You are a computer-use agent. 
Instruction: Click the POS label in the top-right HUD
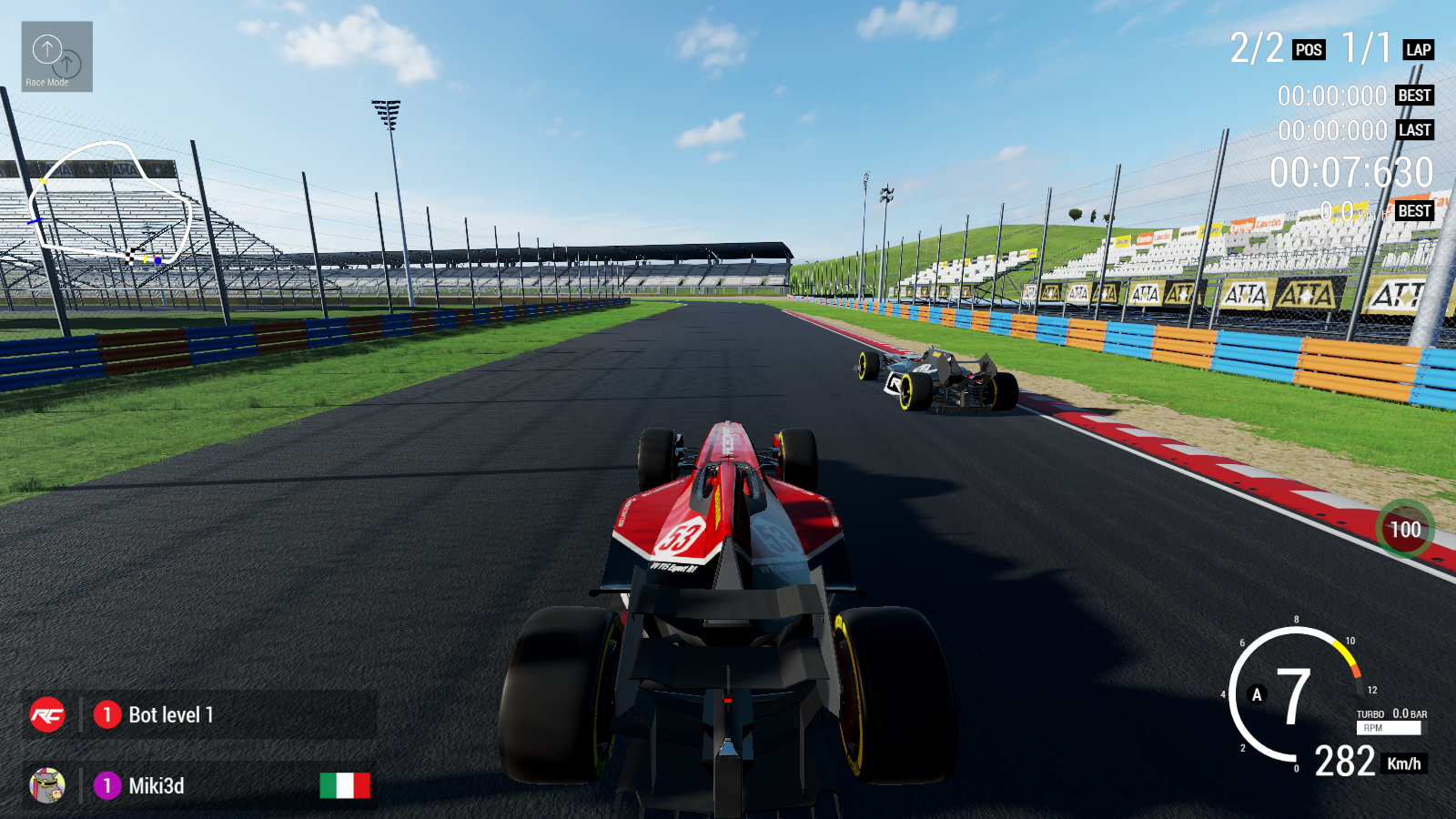1308,50
